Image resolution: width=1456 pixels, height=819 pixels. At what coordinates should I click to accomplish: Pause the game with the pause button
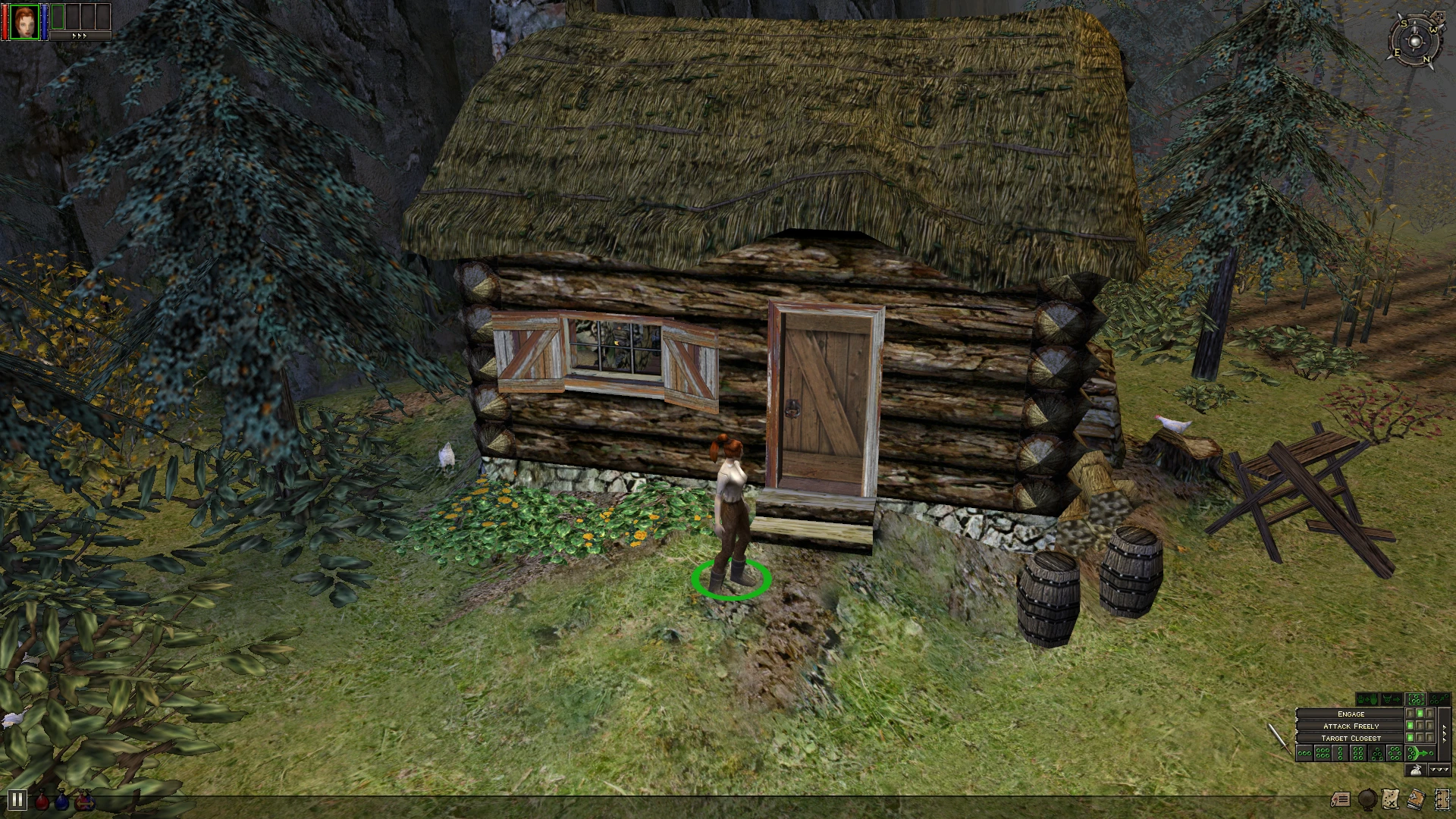[18, 800]
